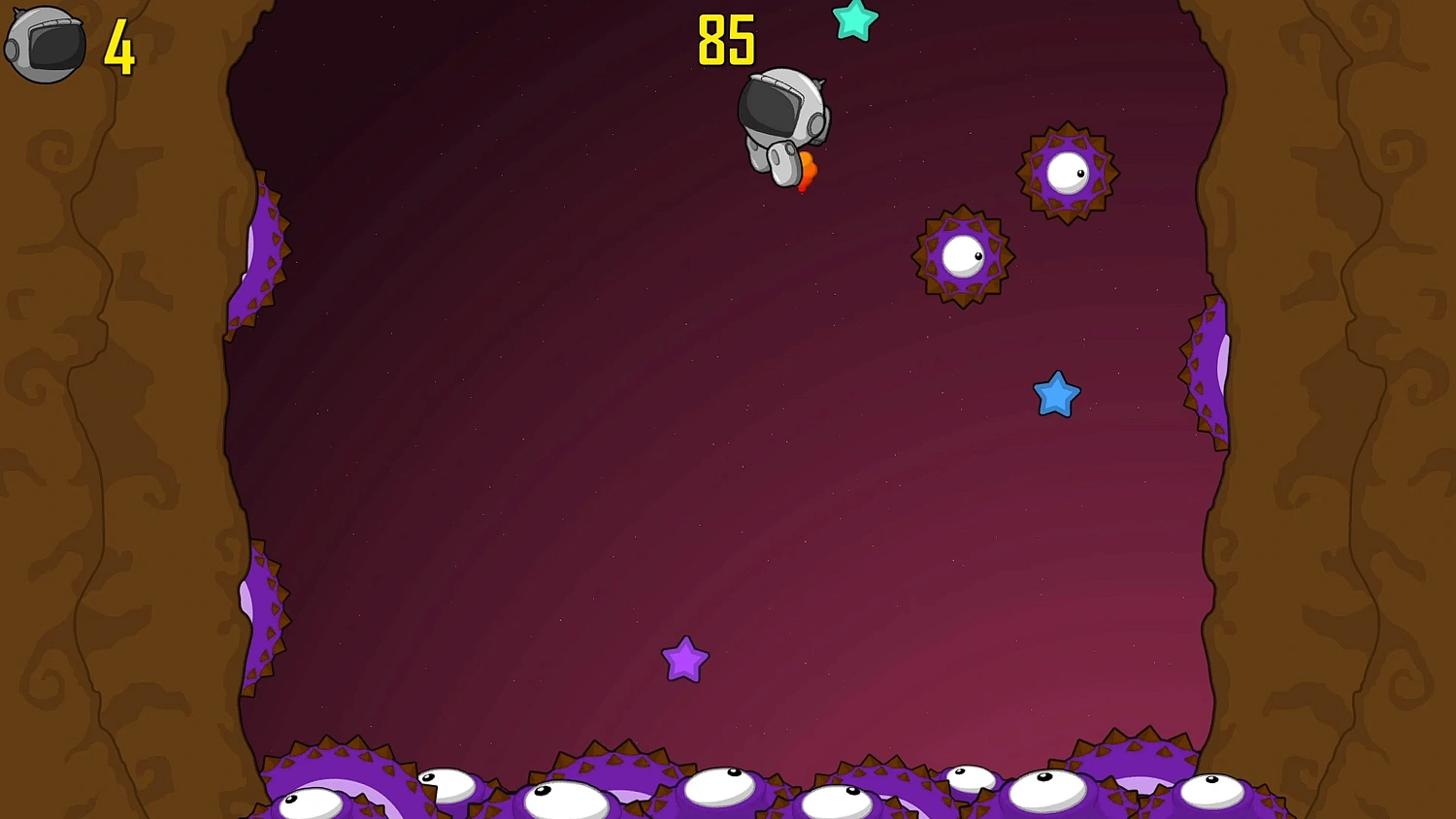Screen dimensions: 1456x819
Task: Click the blue star on the right
Action: click(x=1058, y=396)
